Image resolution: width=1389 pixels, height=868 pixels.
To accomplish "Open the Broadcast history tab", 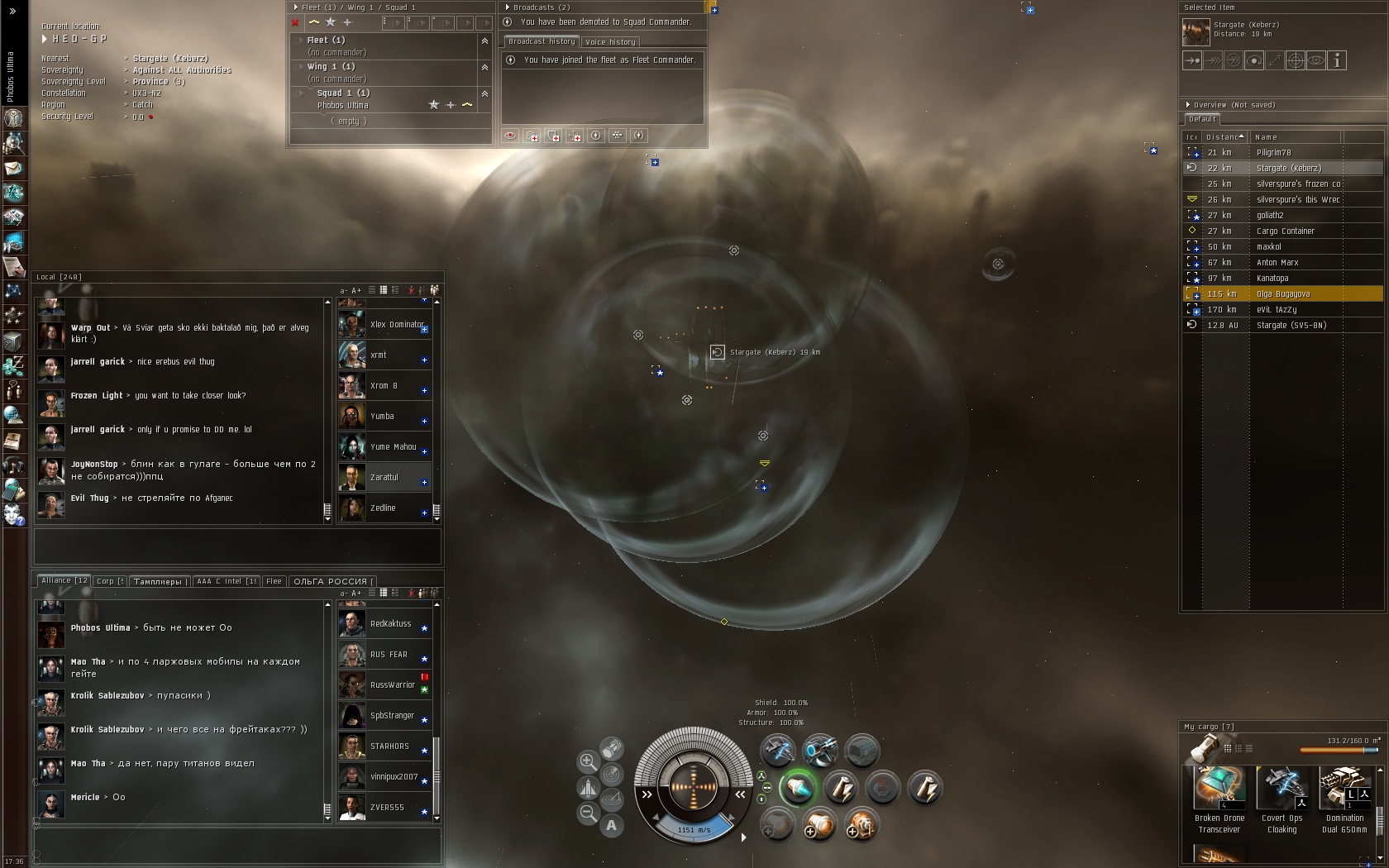I will [542, 41].
